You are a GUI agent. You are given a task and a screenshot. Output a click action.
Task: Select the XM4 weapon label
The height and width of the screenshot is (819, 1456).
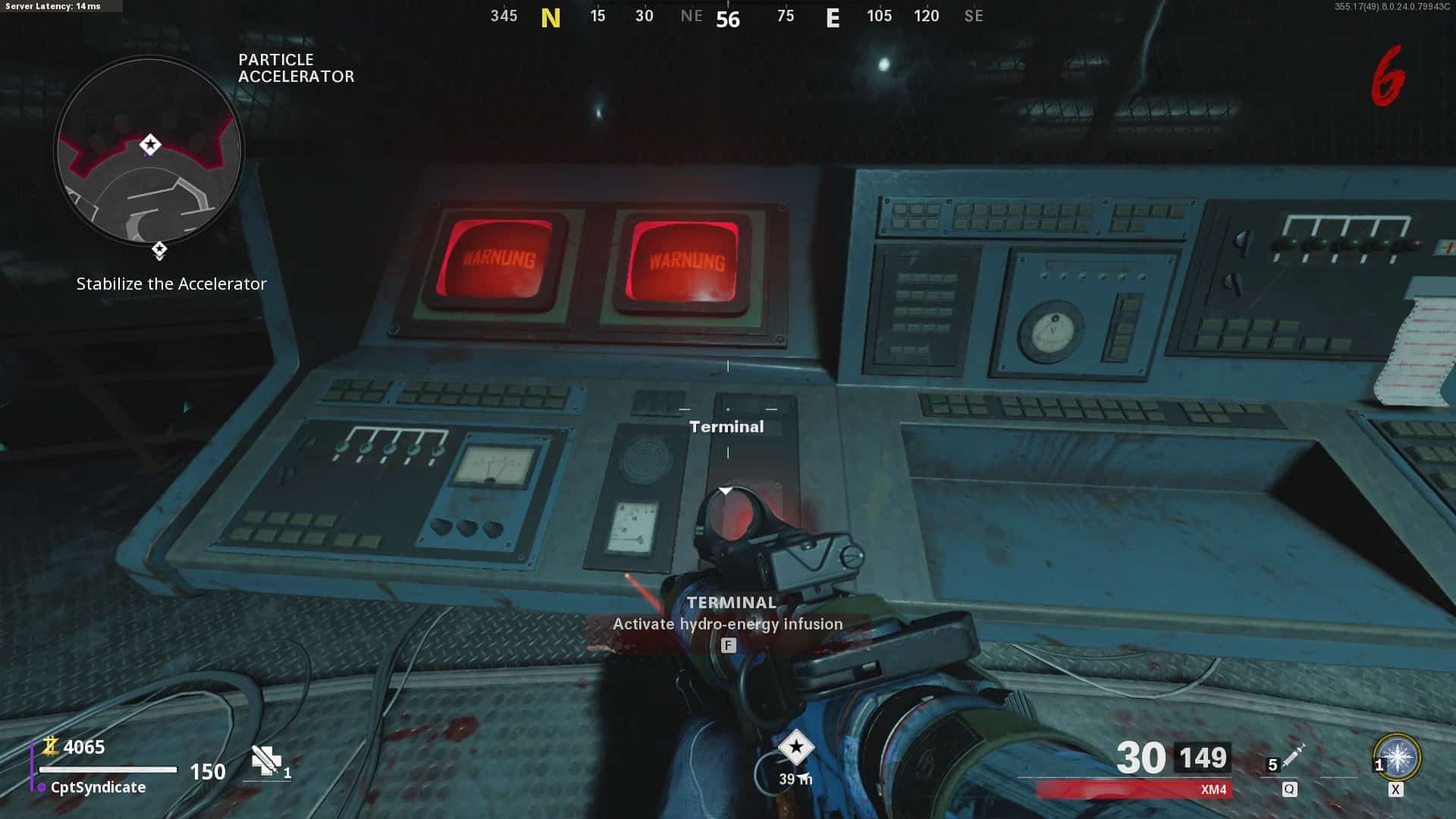[1213, 789]
